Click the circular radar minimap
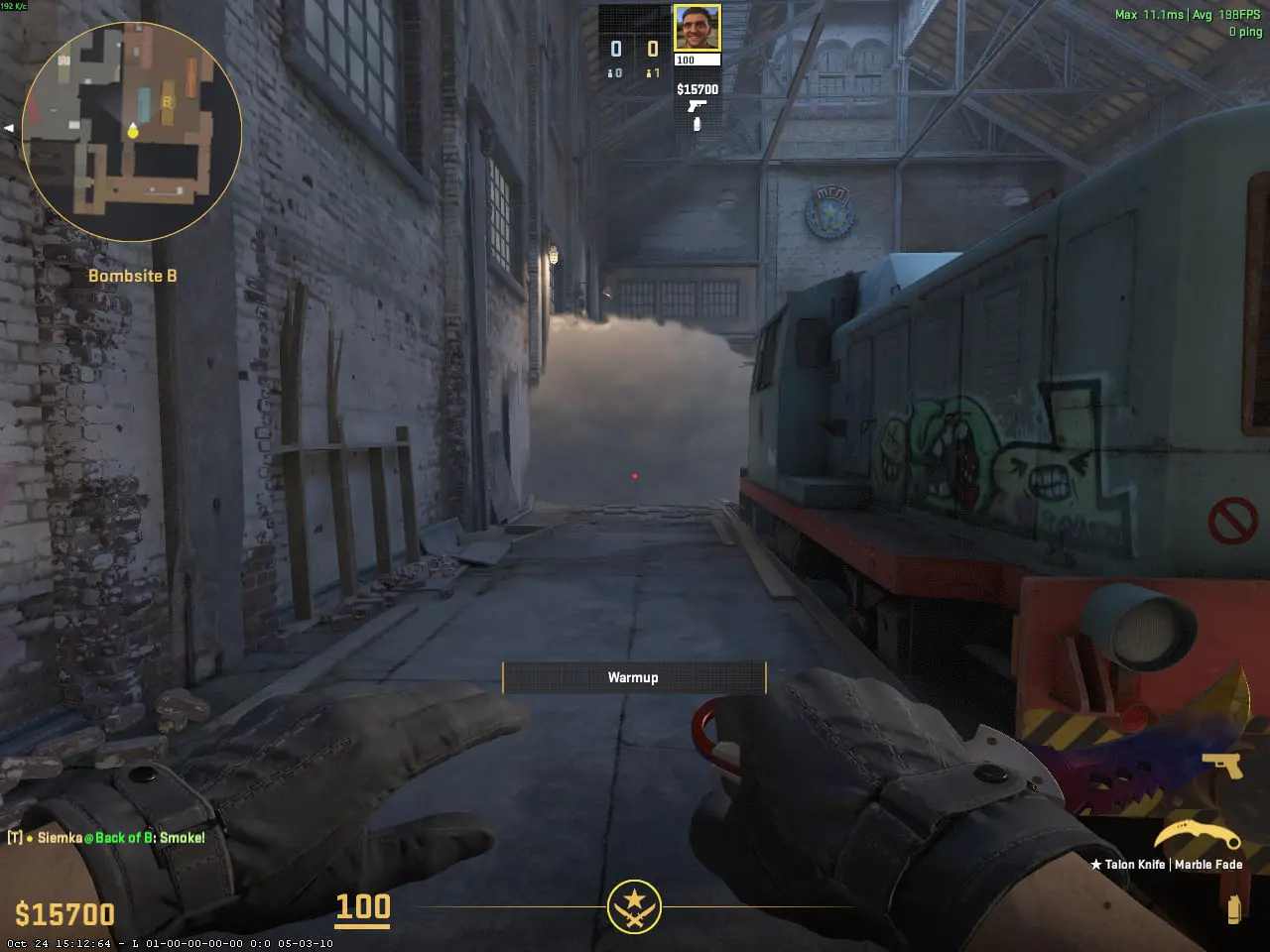Screen dimensions: 1270x952 click(132, 132)
